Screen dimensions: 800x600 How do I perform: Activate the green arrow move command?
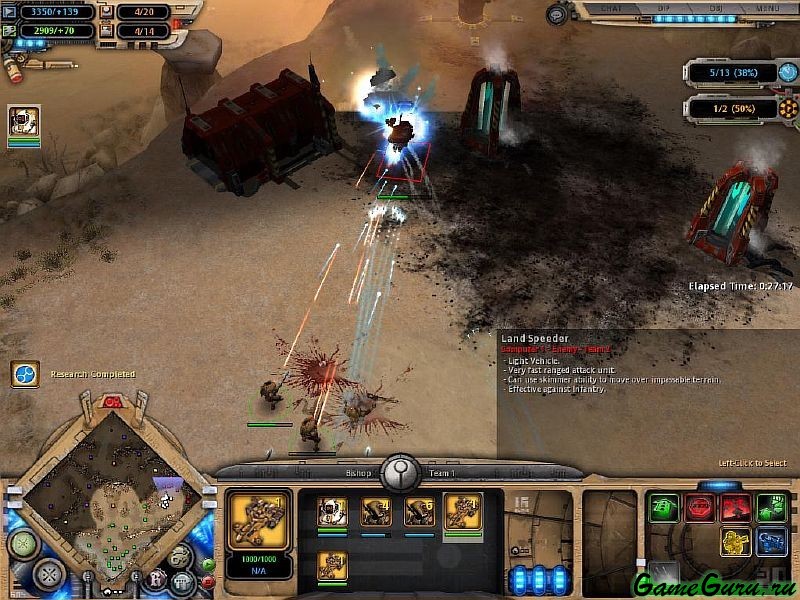tap(663, 508)
